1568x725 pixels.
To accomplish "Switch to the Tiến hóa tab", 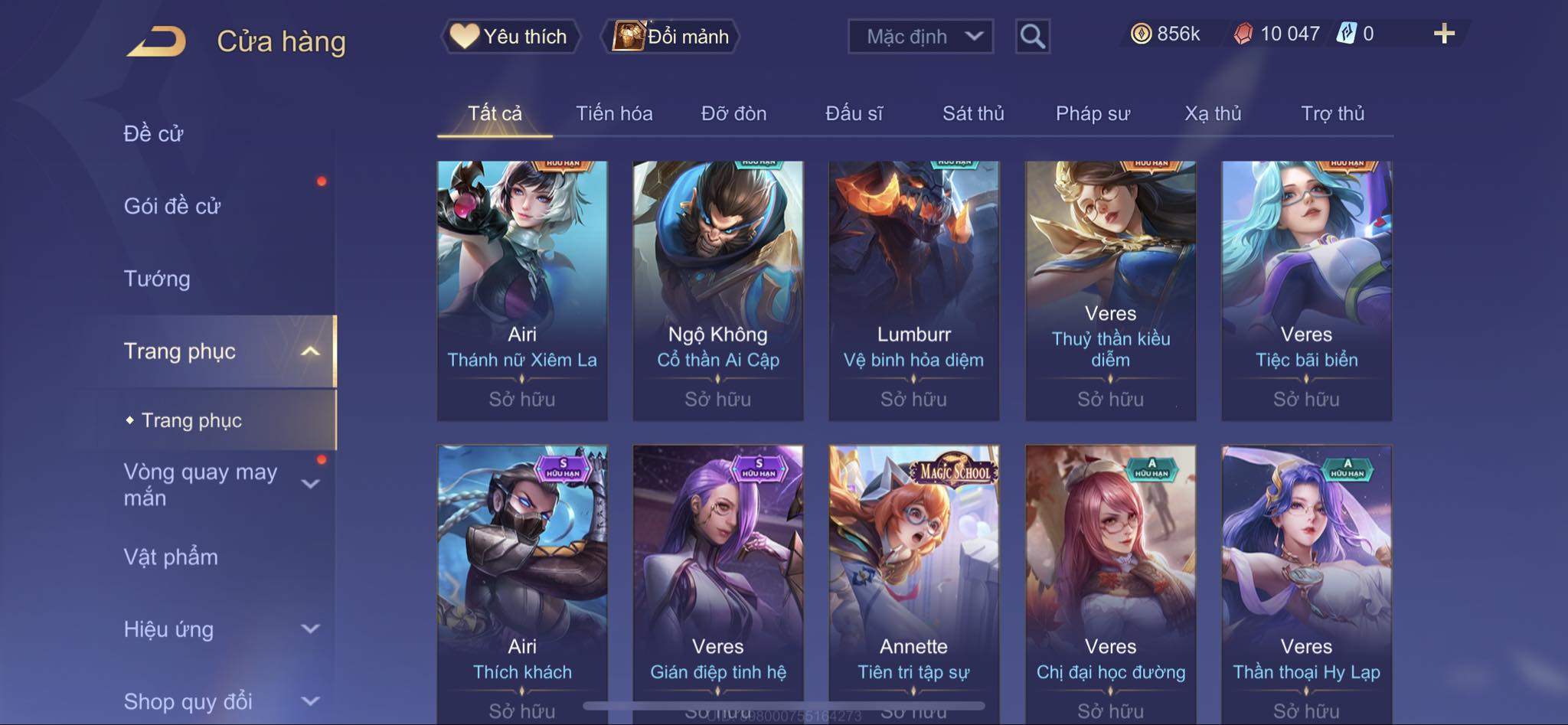I will point(614,114).
